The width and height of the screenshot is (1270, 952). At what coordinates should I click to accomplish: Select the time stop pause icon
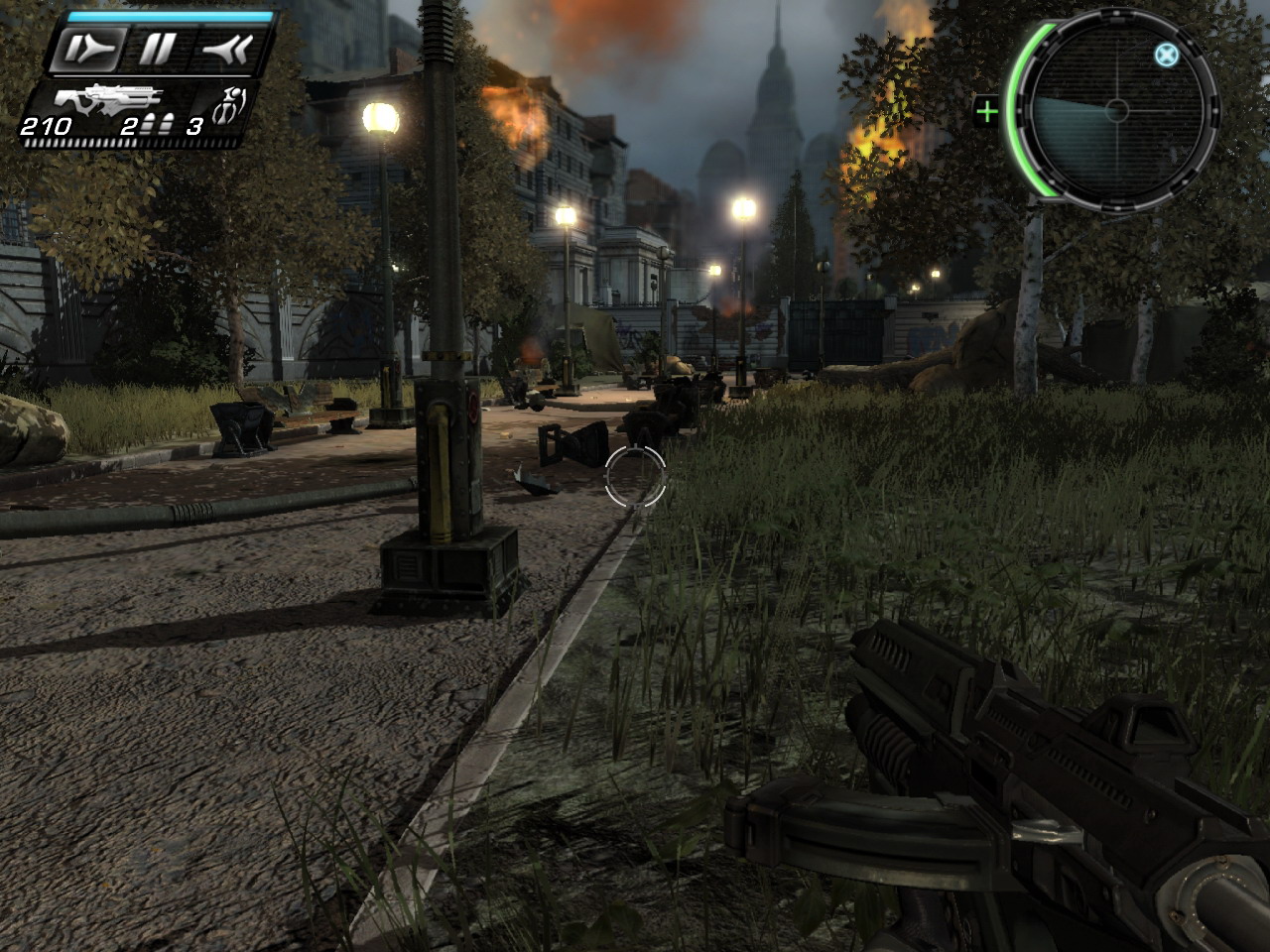click(x=158, y=49)
